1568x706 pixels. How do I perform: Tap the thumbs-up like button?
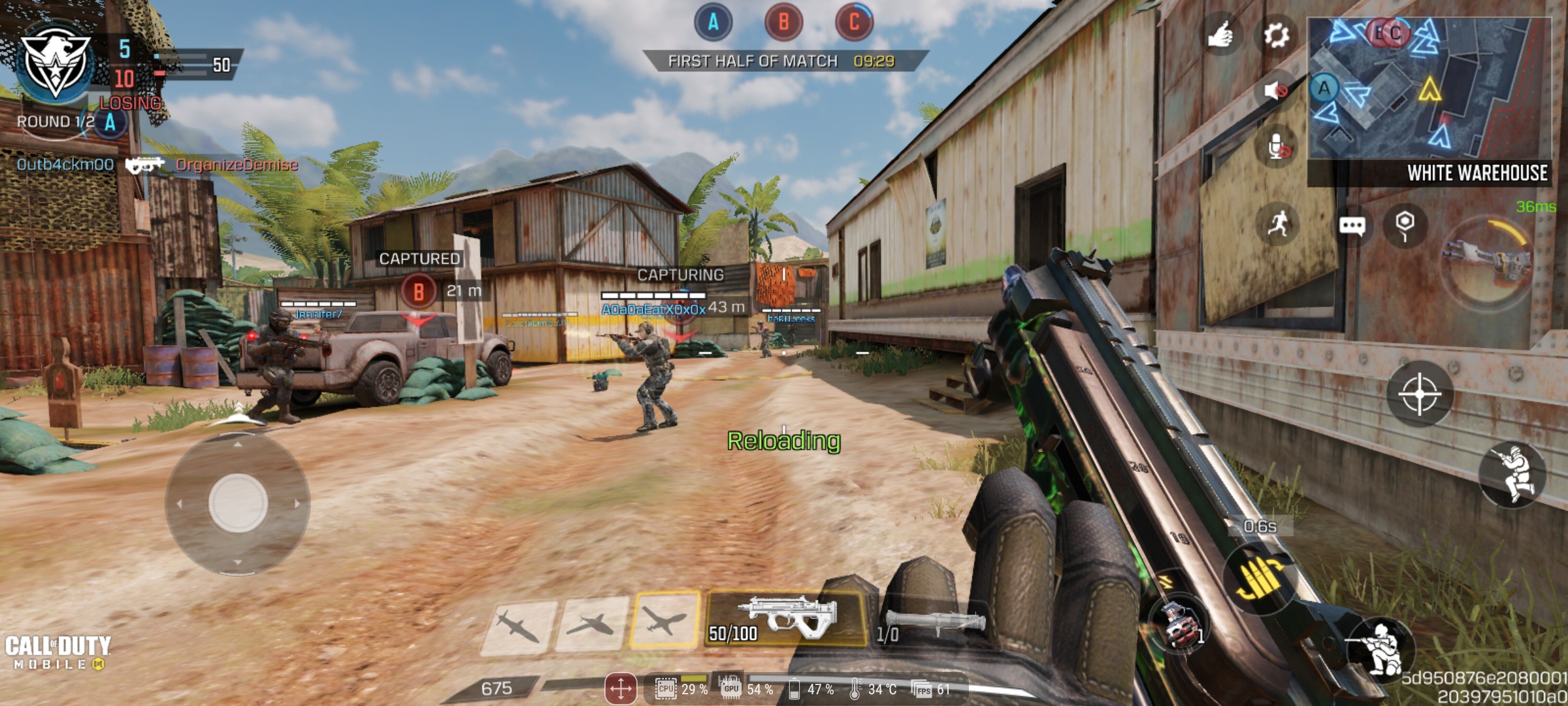(x=1220, y=35)
